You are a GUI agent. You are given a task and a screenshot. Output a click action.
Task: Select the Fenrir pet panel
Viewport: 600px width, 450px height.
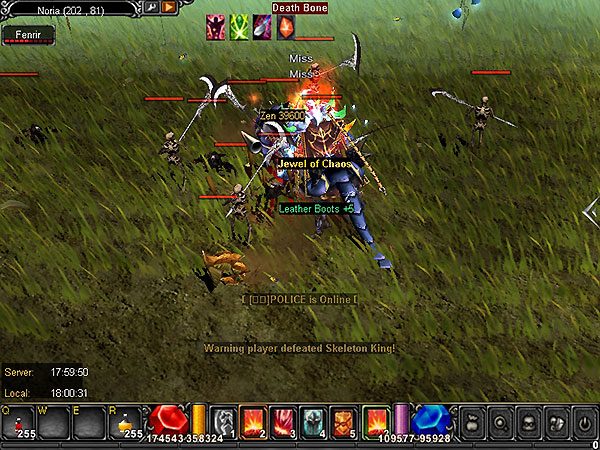[28, 35]
